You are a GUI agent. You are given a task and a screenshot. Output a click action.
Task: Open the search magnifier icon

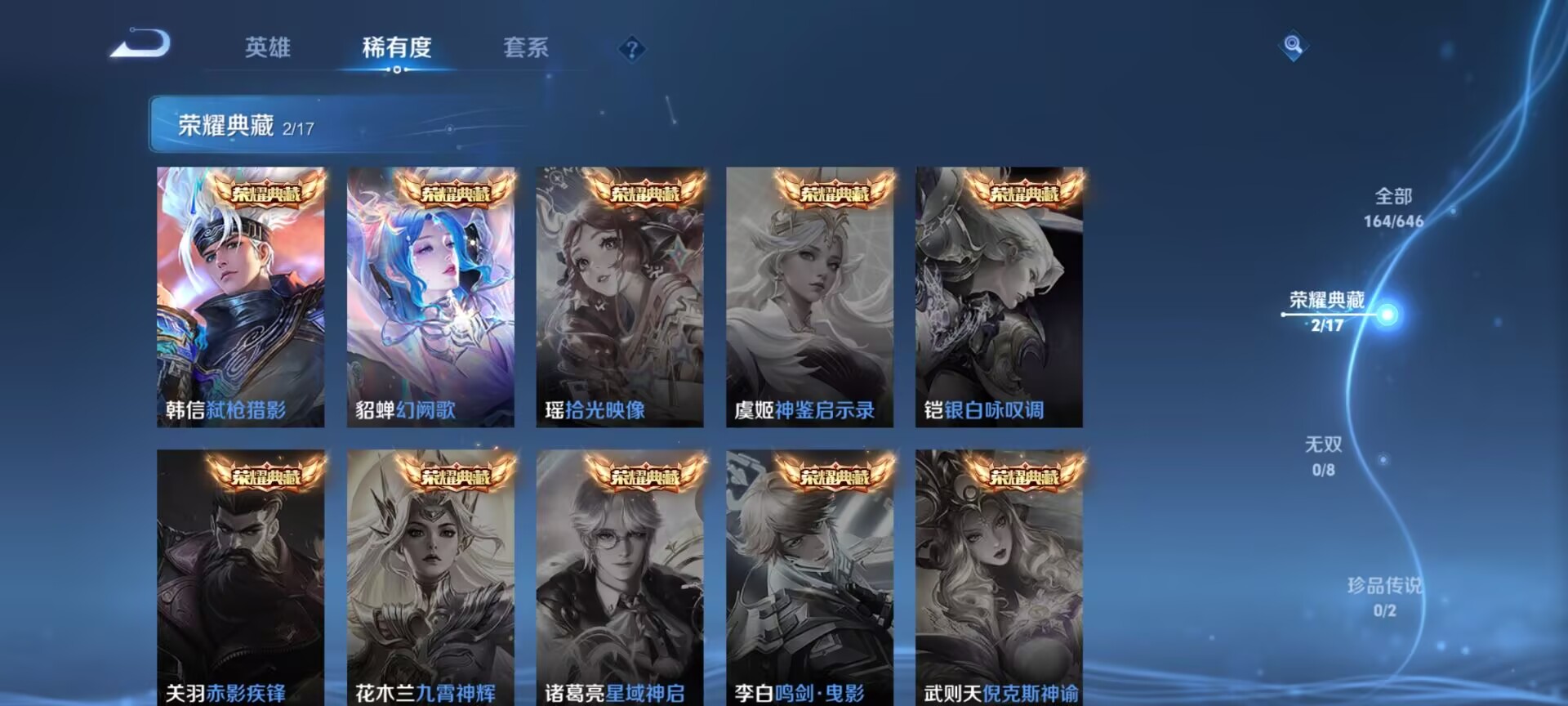tap(1291, 46)
